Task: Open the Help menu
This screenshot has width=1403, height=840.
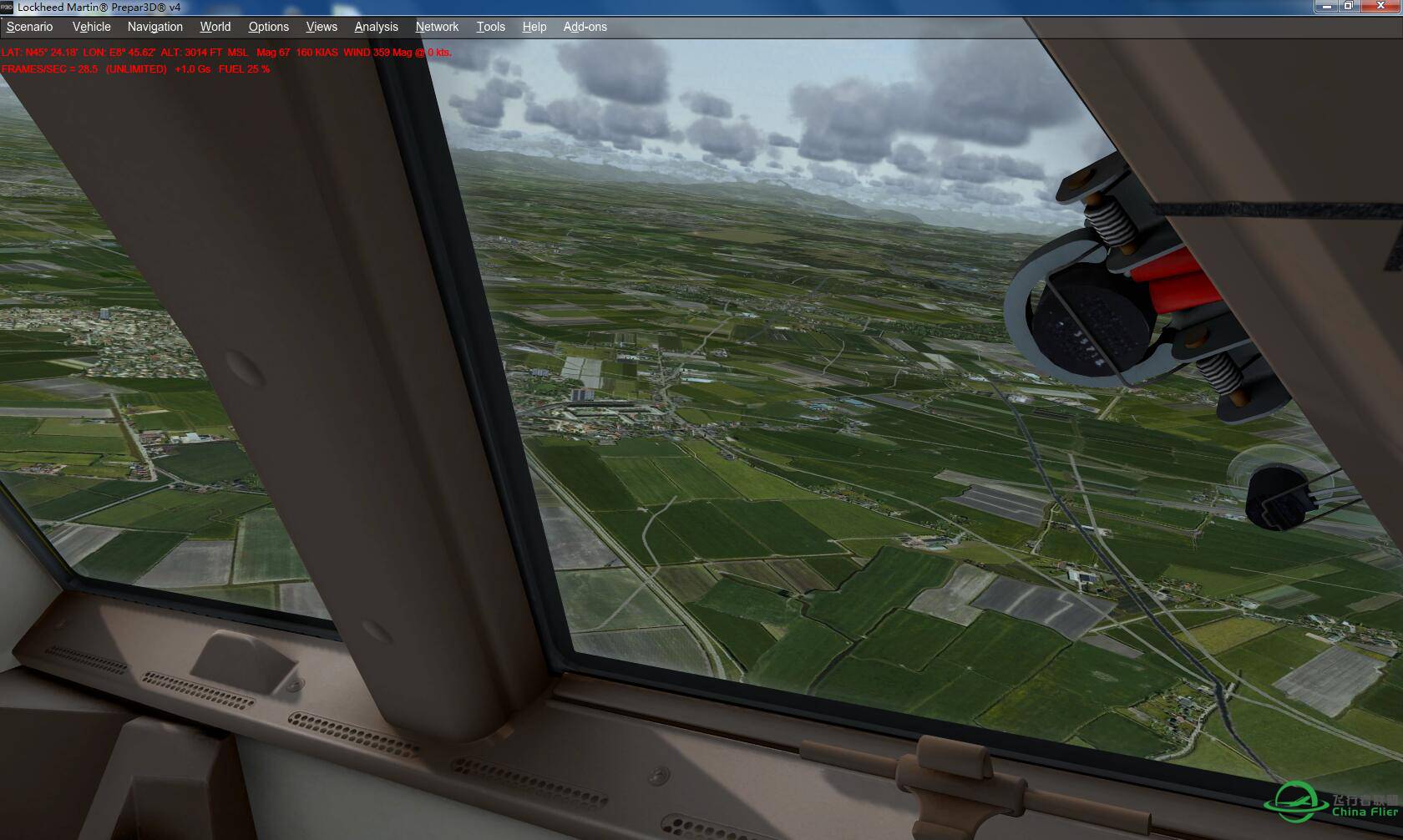Action: pos(534,27)
